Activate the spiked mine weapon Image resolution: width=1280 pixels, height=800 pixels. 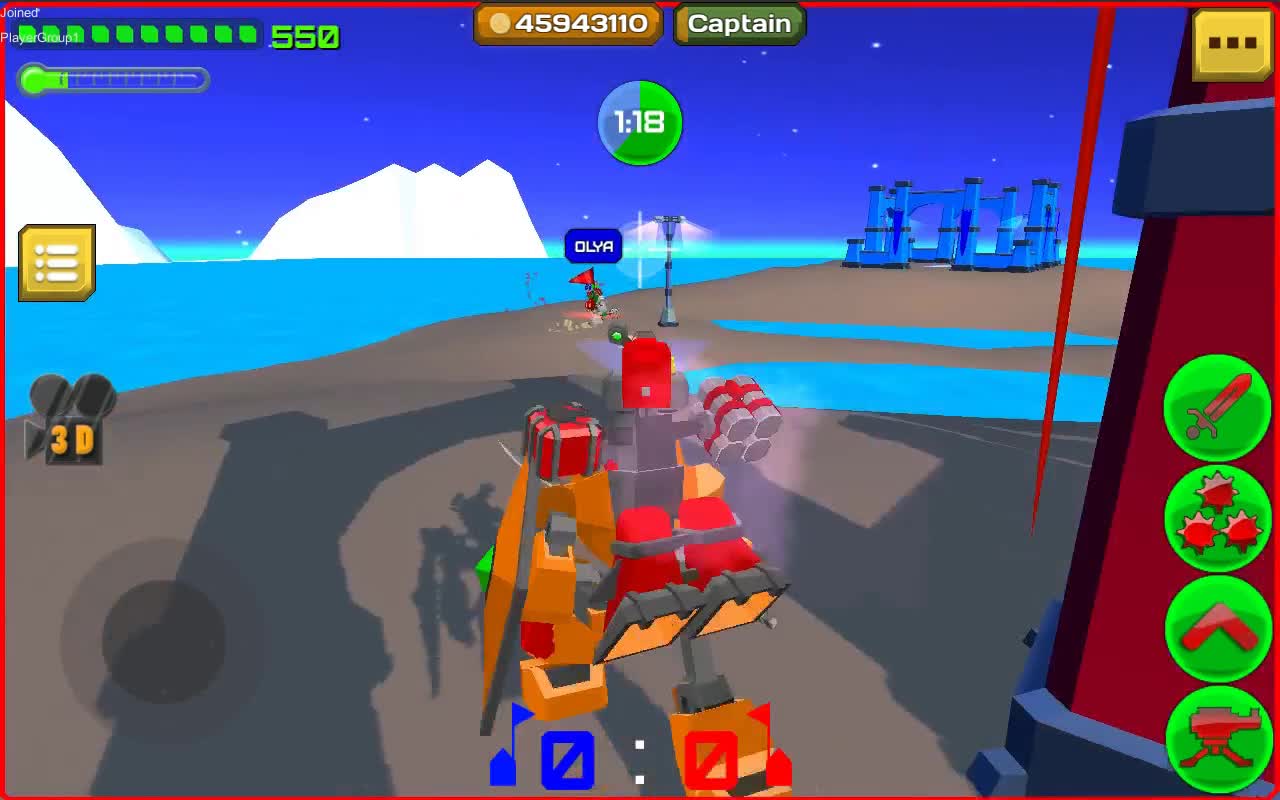[x=1217, y=517]
